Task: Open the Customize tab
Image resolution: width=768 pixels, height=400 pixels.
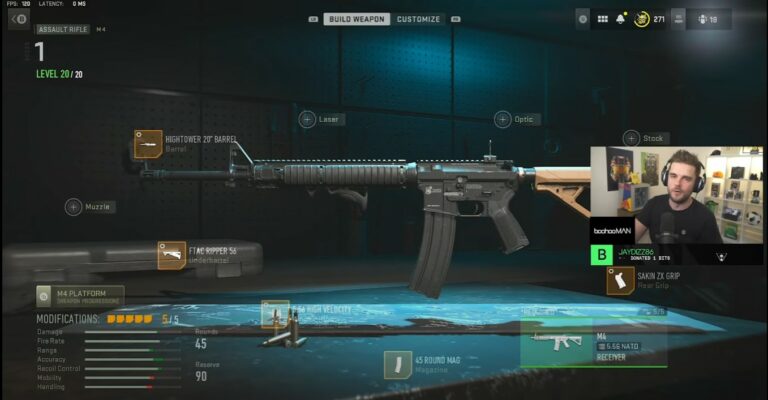Action: 418,19
